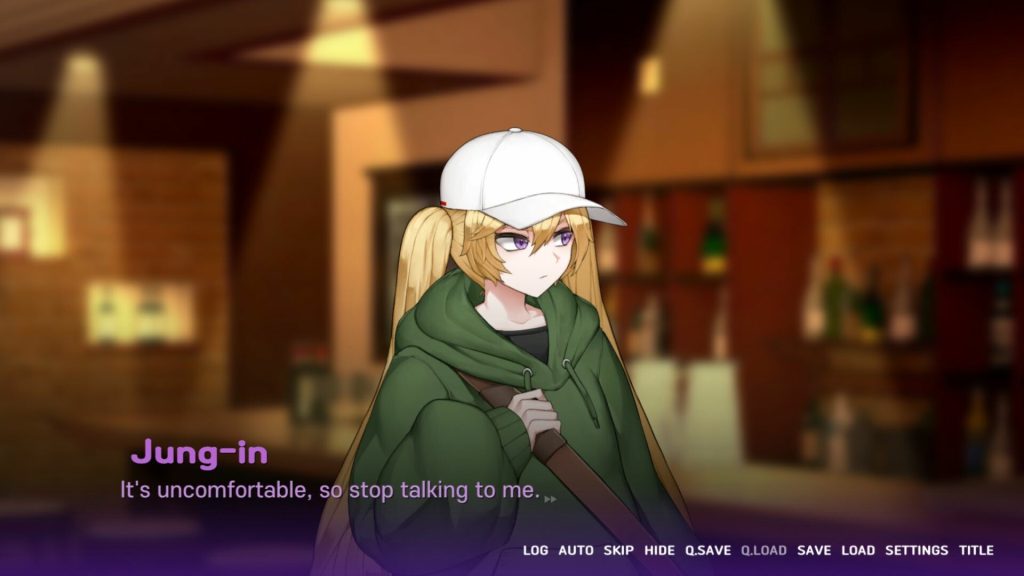The image size is (1024, 576).
Task: Open the SAVE menu
Action: click(813, 550)
